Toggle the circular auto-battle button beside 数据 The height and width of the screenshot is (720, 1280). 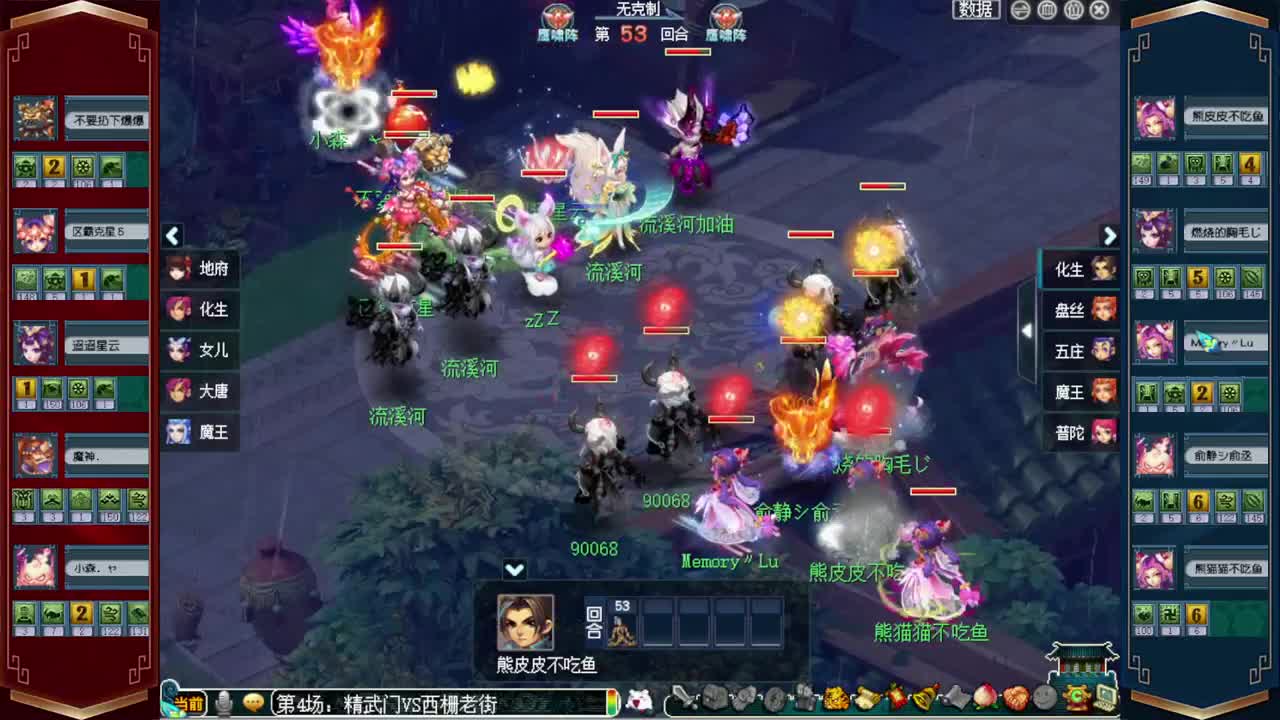(x=1020, y=10)
